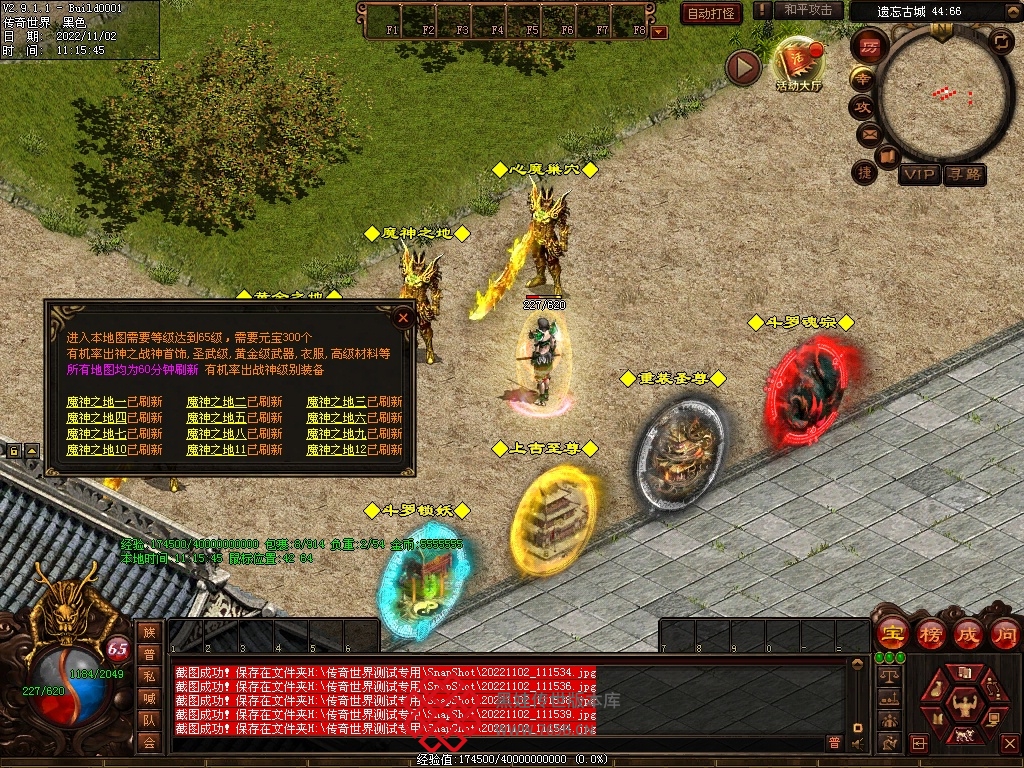Click the round play arrow button

[743, 67]
